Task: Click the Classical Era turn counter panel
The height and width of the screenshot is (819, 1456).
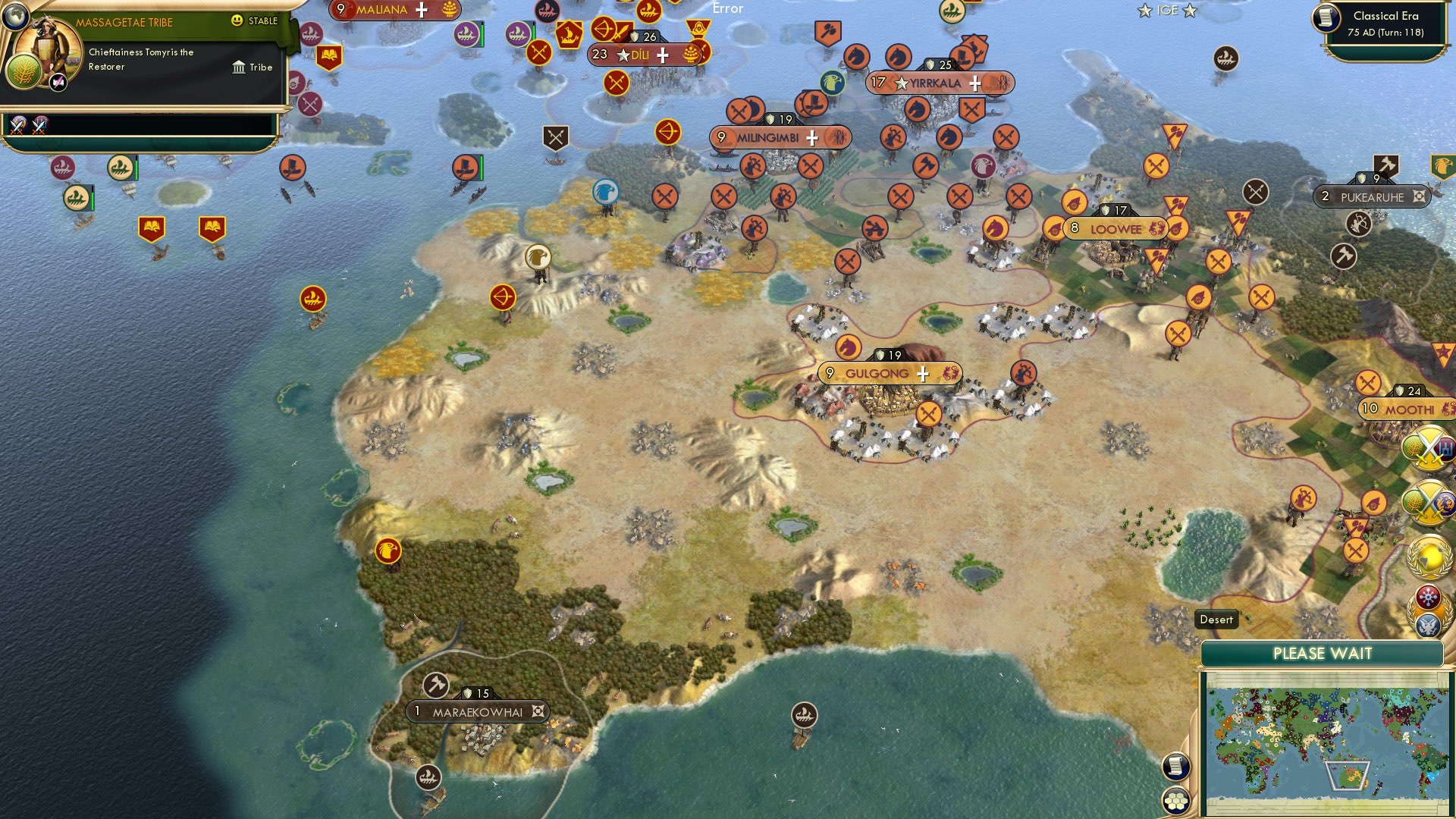Action: pos(1388,24)
